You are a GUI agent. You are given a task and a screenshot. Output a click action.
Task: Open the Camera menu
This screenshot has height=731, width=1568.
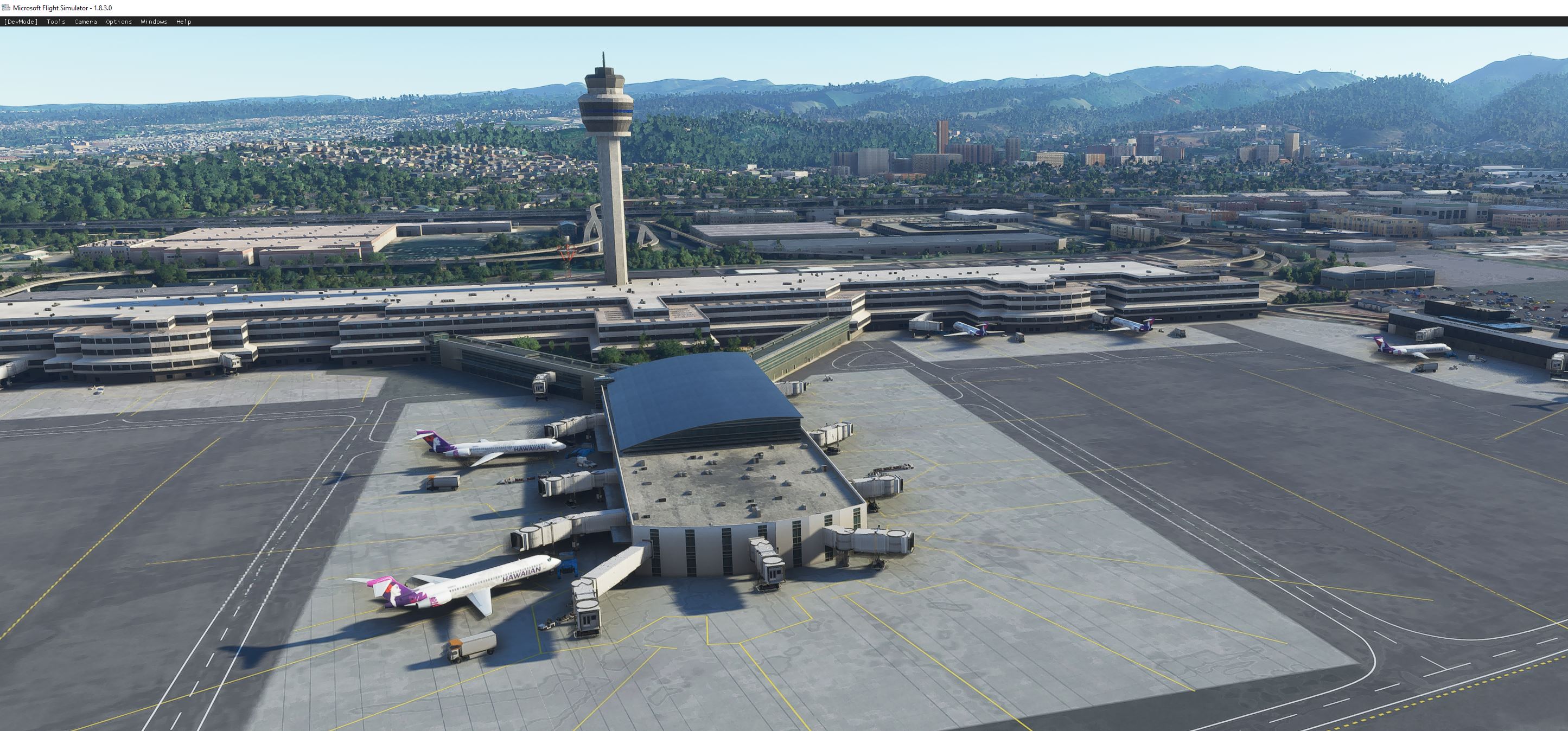coord(85,21)
